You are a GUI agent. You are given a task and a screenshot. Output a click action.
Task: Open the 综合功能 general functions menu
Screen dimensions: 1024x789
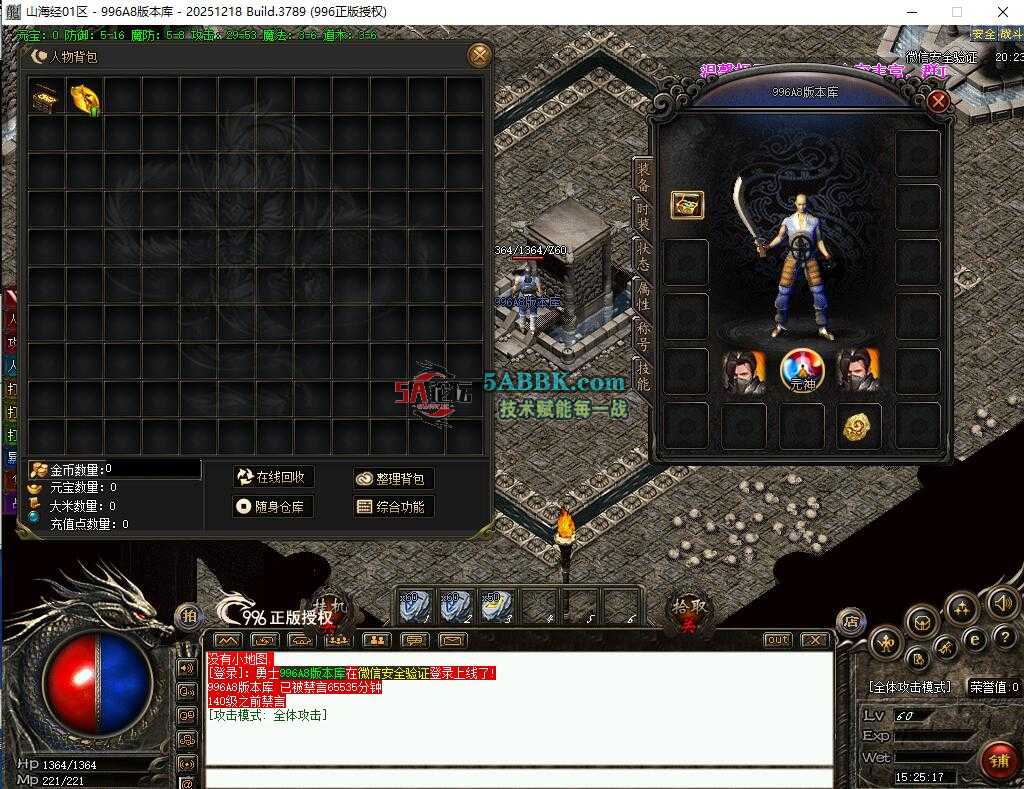click(x=393, y=507)
